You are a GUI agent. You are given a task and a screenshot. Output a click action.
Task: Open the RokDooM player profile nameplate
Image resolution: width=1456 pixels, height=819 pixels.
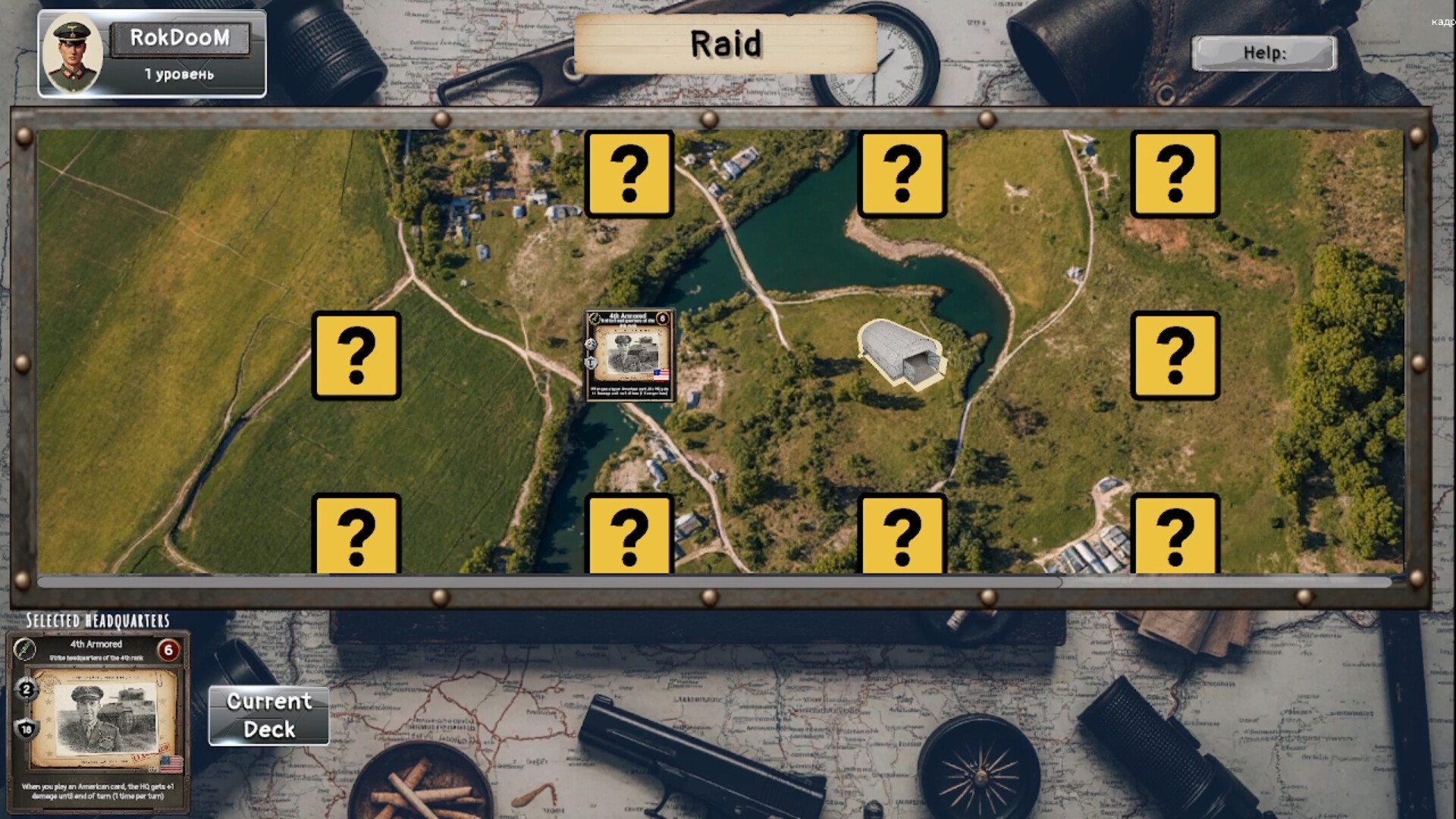click(180, 39)
